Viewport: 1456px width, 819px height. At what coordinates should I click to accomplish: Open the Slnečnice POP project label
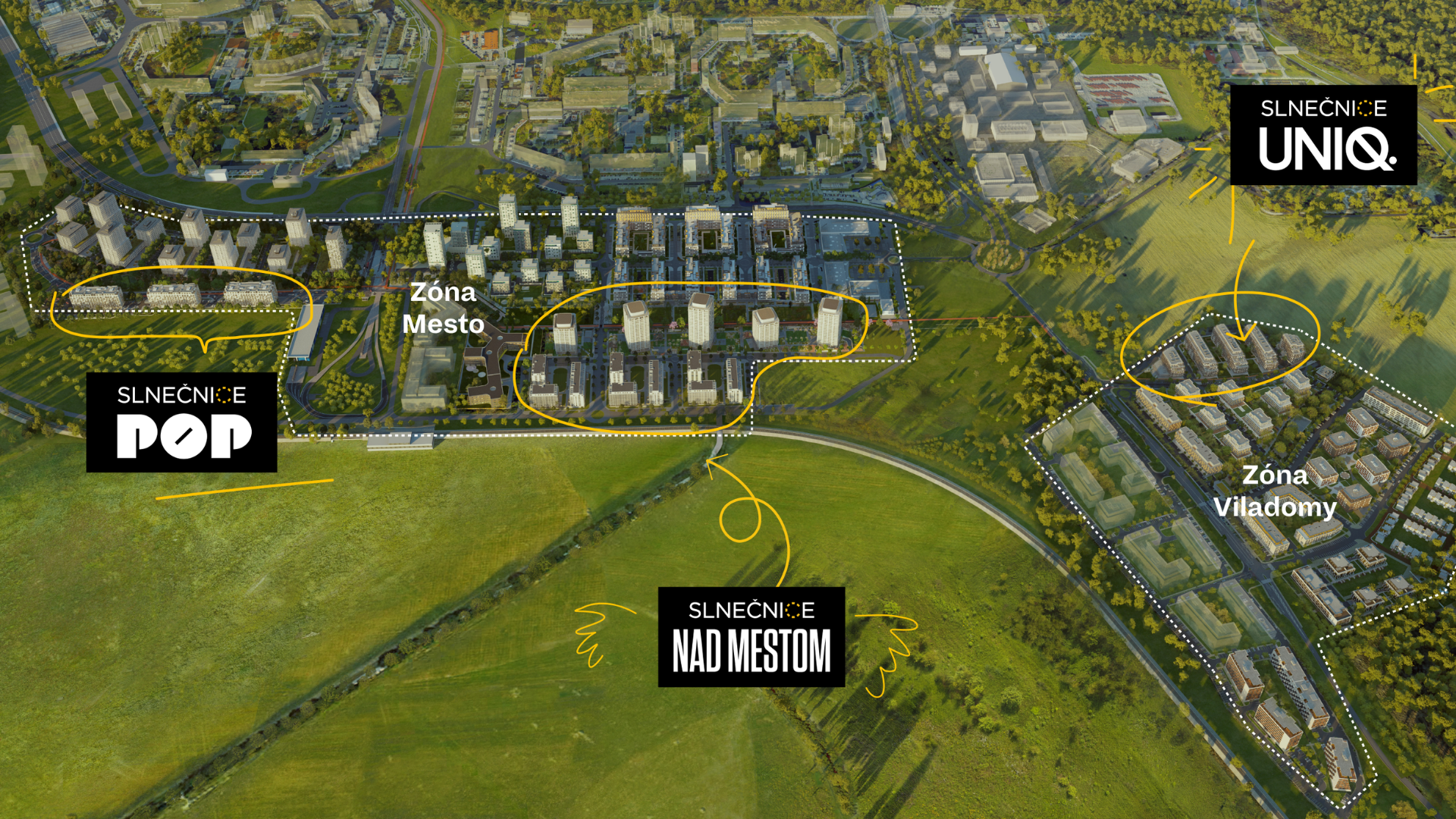[181, 422]
